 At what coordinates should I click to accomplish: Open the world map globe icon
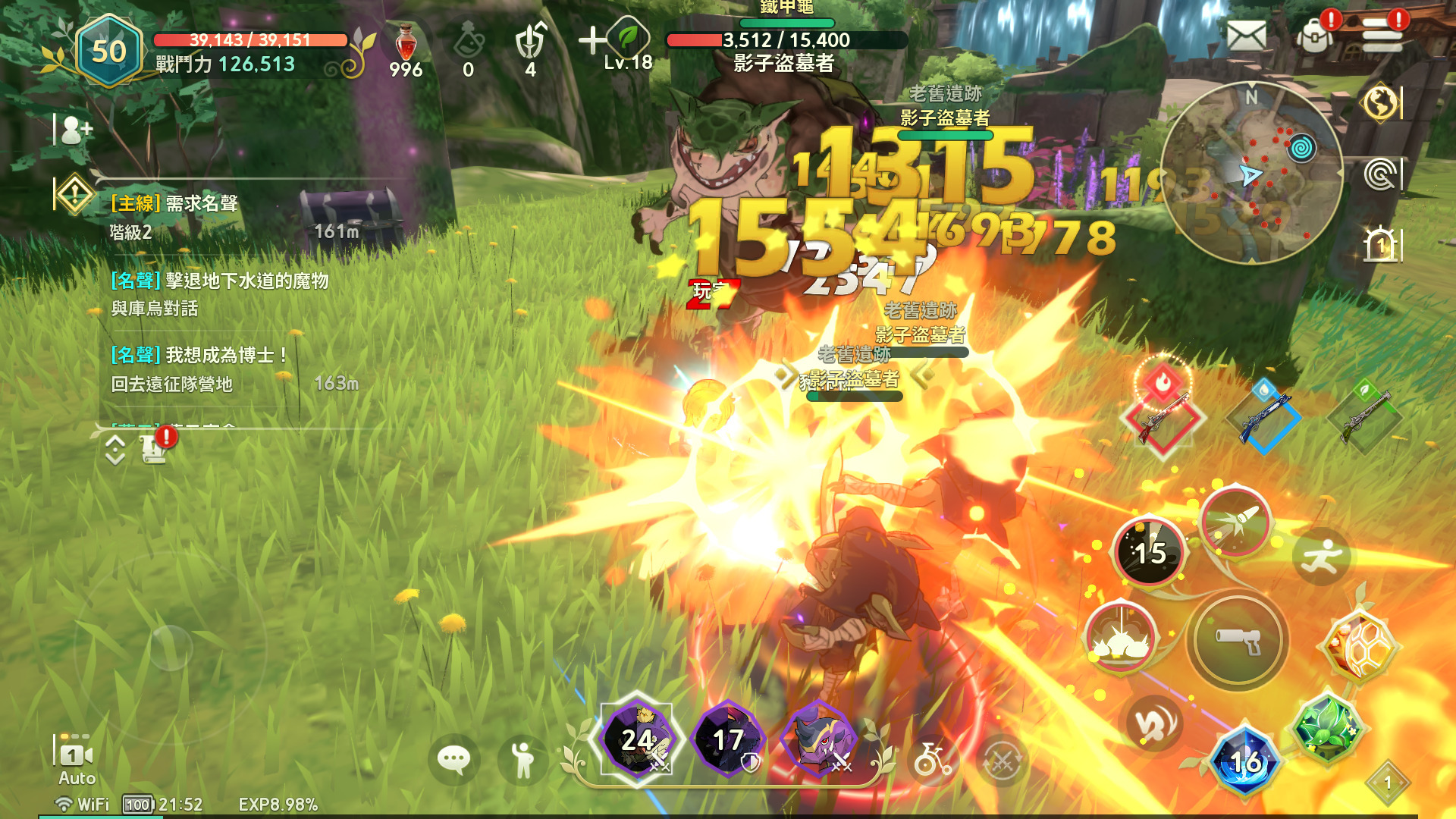[1380, 102]
